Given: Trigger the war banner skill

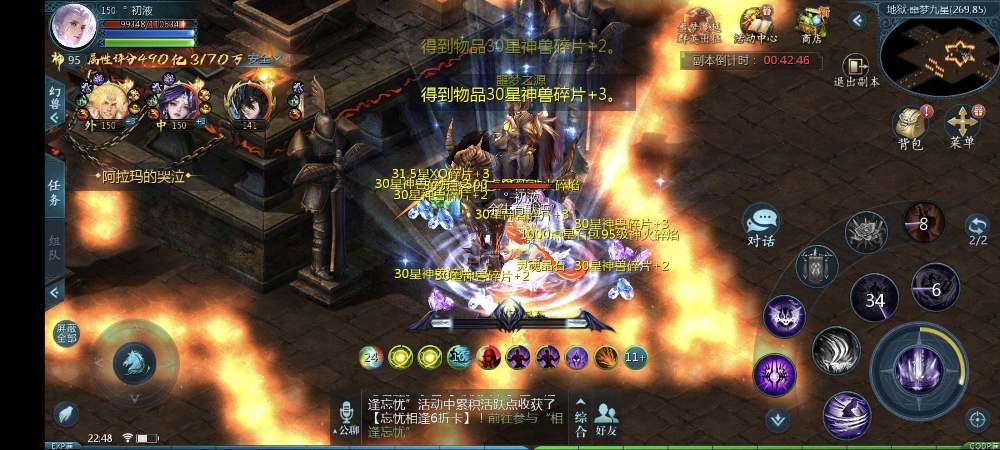Looking at the screenshot, I should coord(817,268).
